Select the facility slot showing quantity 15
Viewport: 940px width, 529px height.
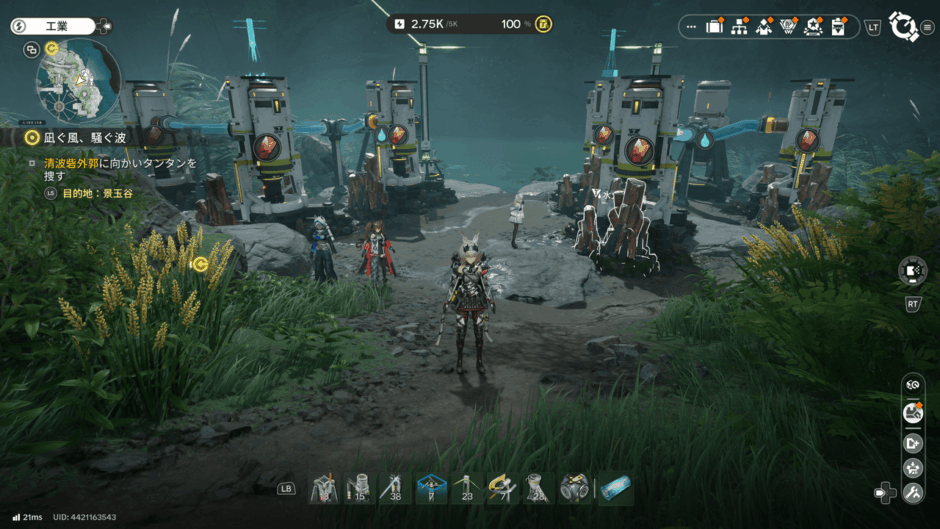[358, 488]
